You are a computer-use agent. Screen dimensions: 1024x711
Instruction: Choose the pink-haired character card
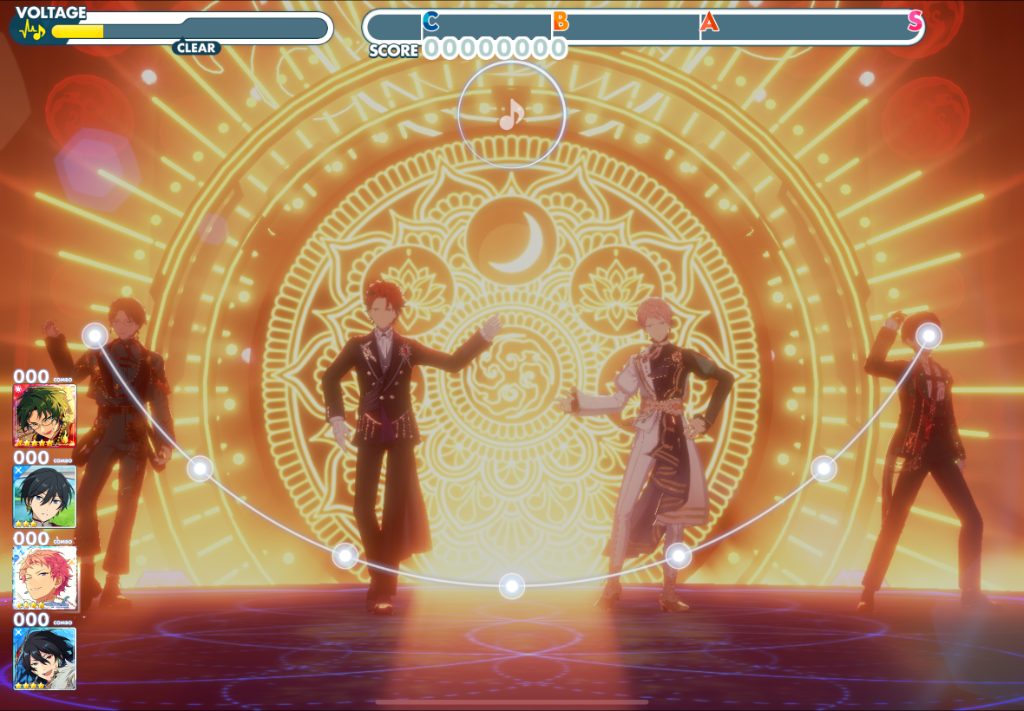(x=44, y=577)
